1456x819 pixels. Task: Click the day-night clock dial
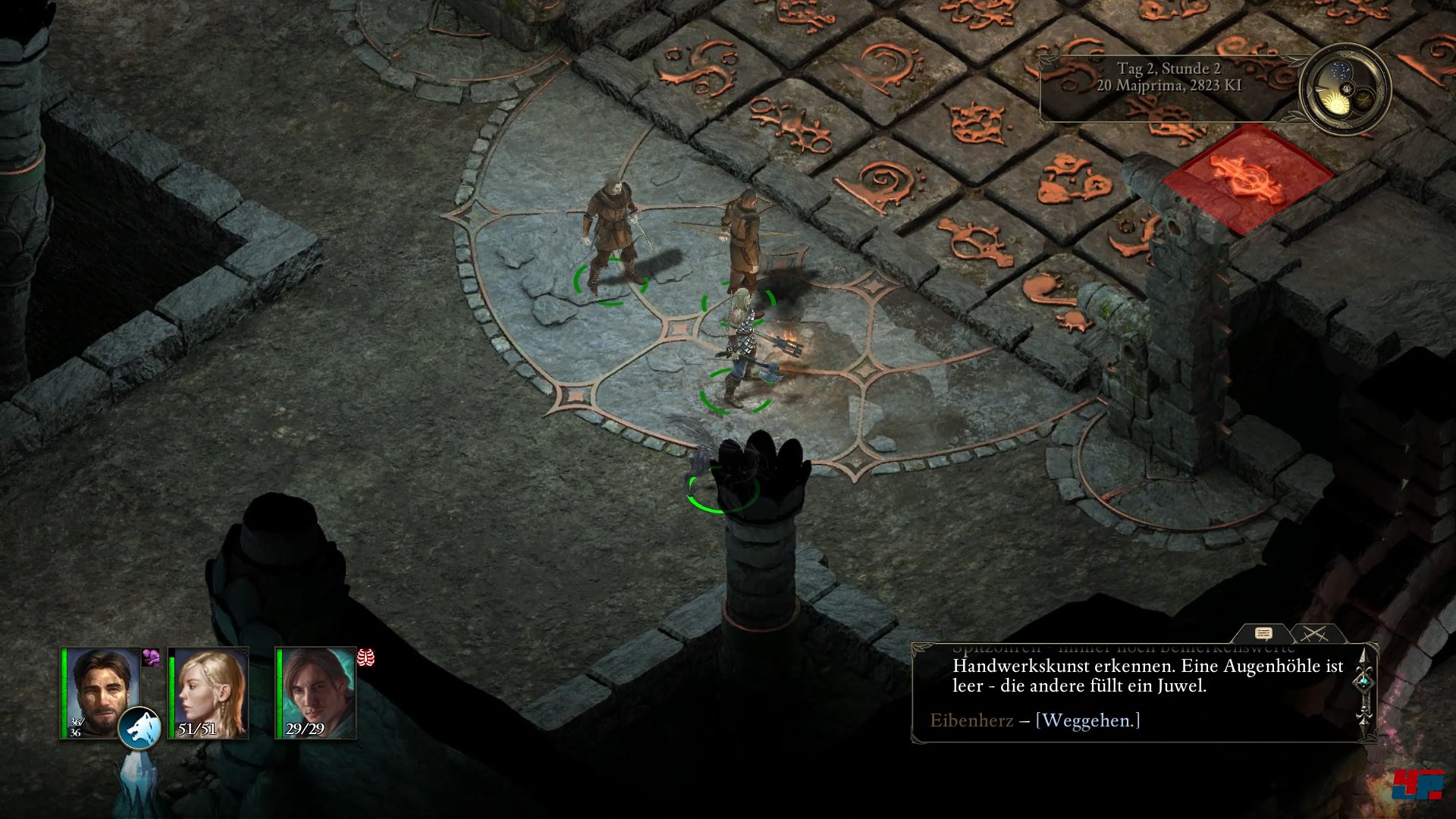tap(1345, 89)
